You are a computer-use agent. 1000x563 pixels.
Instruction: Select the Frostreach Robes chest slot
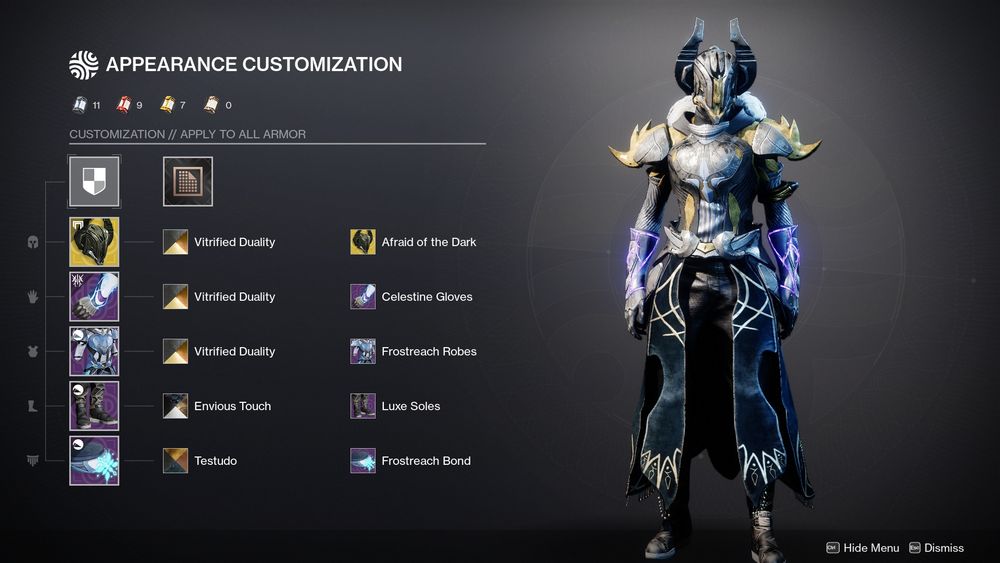tap(94, 351)
